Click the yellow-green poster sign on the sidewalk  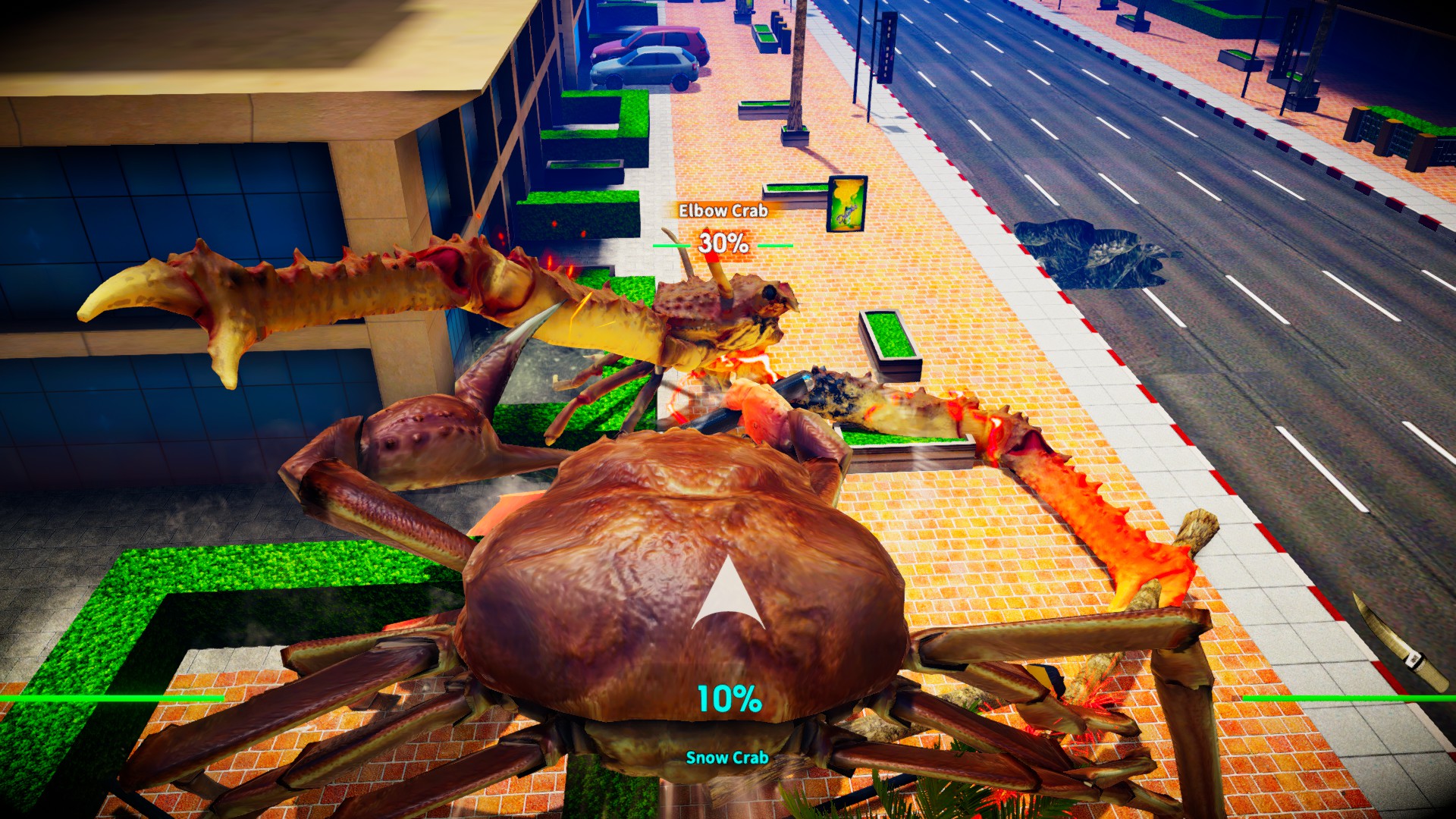pyautogui.click(x=844, y=203)
